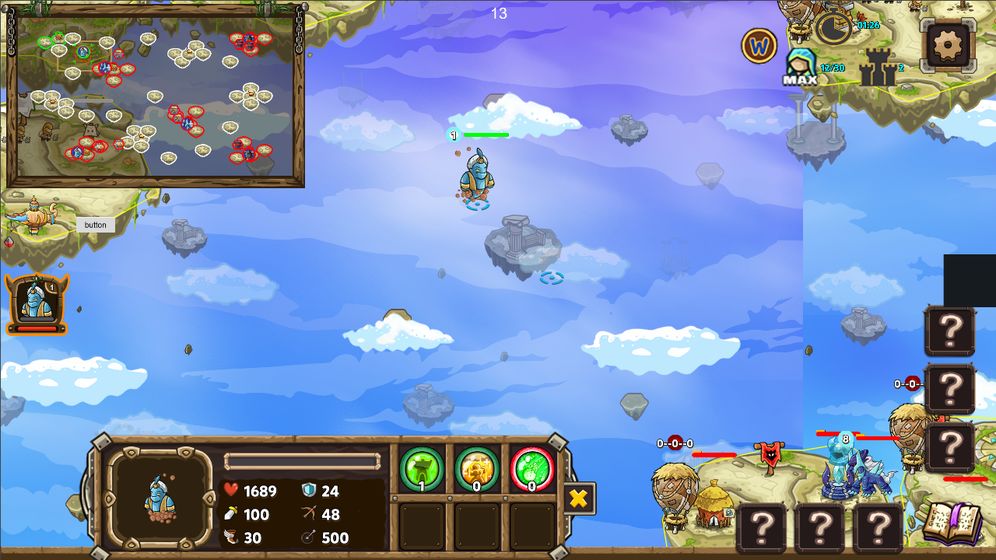
Task: Open the minimap overview
Action: tap(155, 97)
